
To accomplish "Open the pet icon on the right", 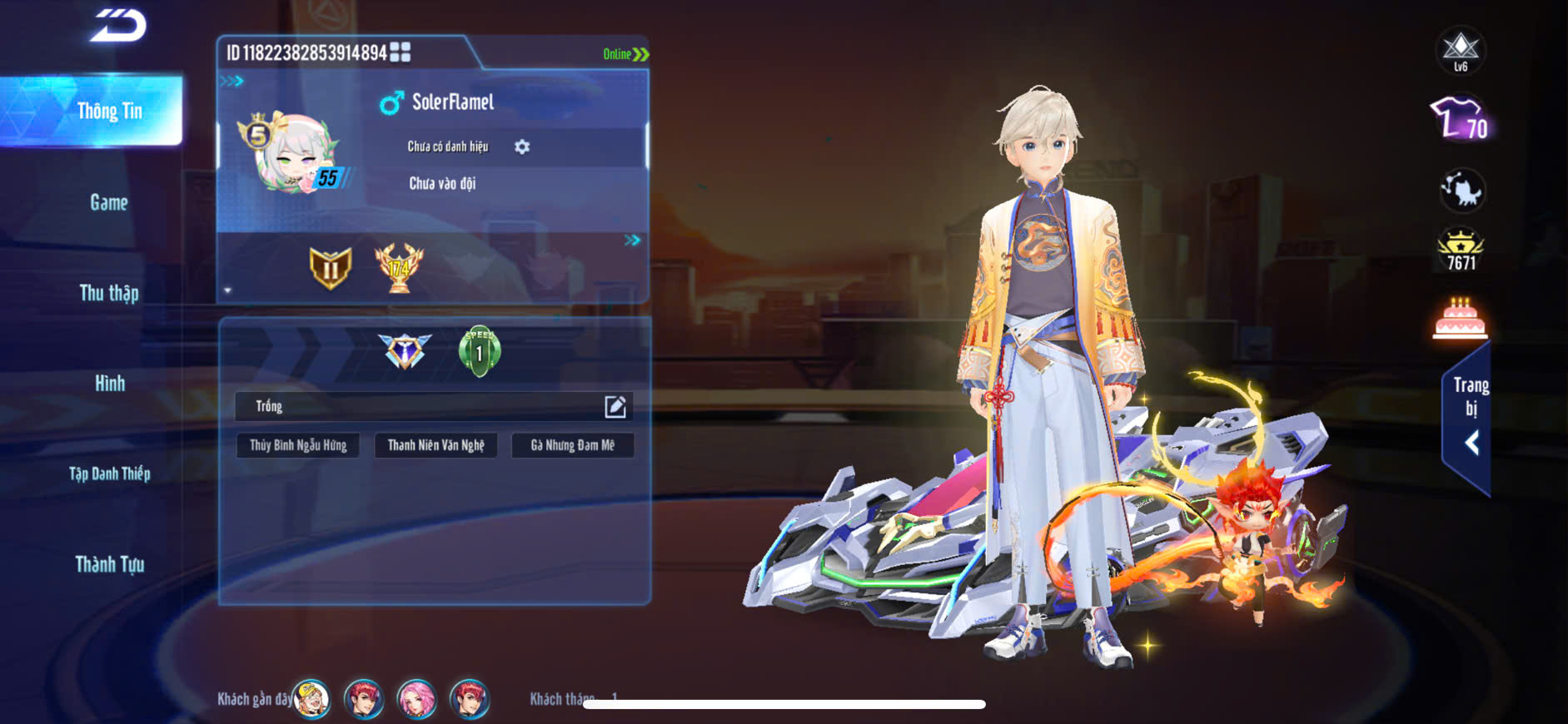I will click(1461, 191).
